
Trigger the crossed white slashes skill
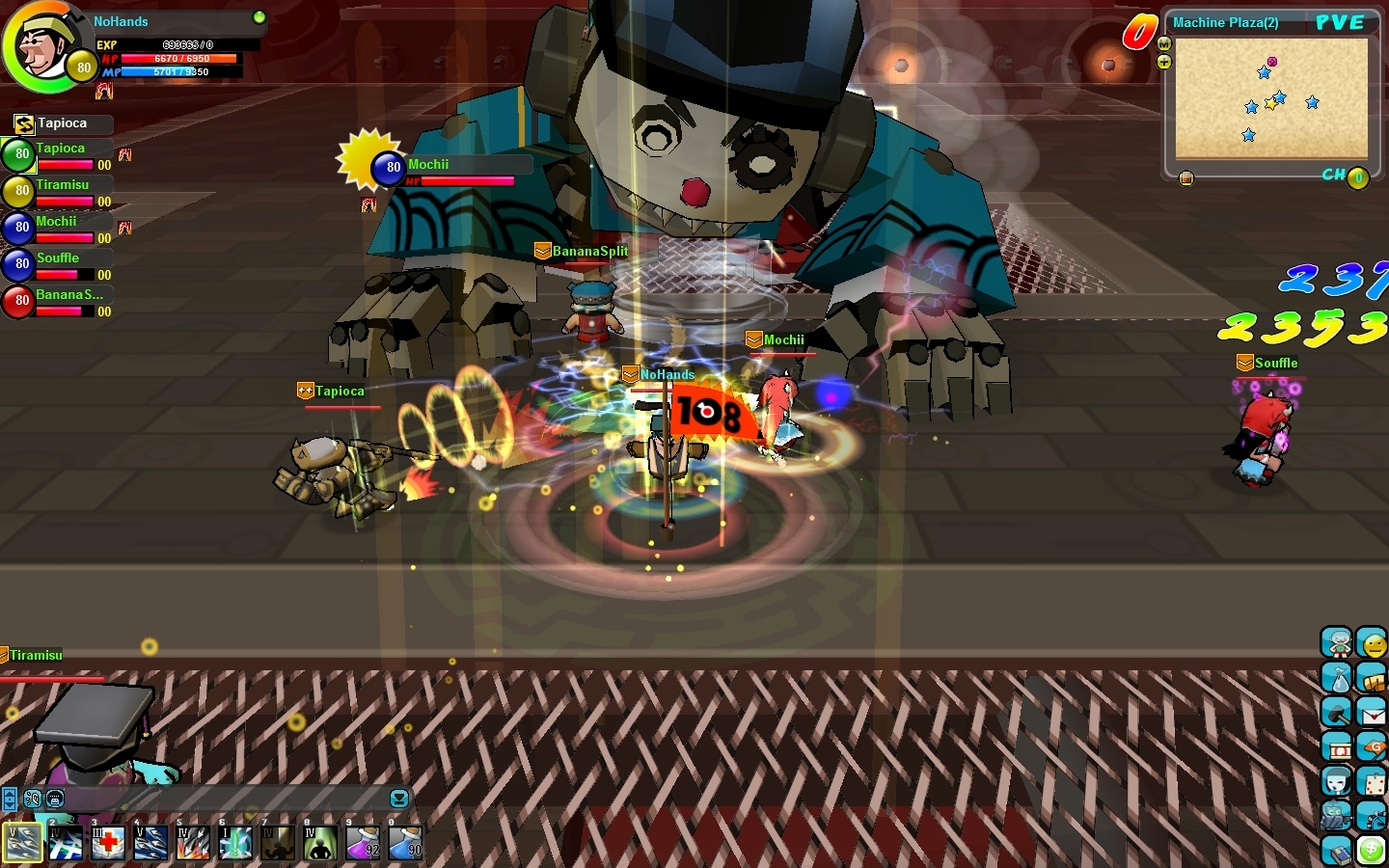point(66,843)
